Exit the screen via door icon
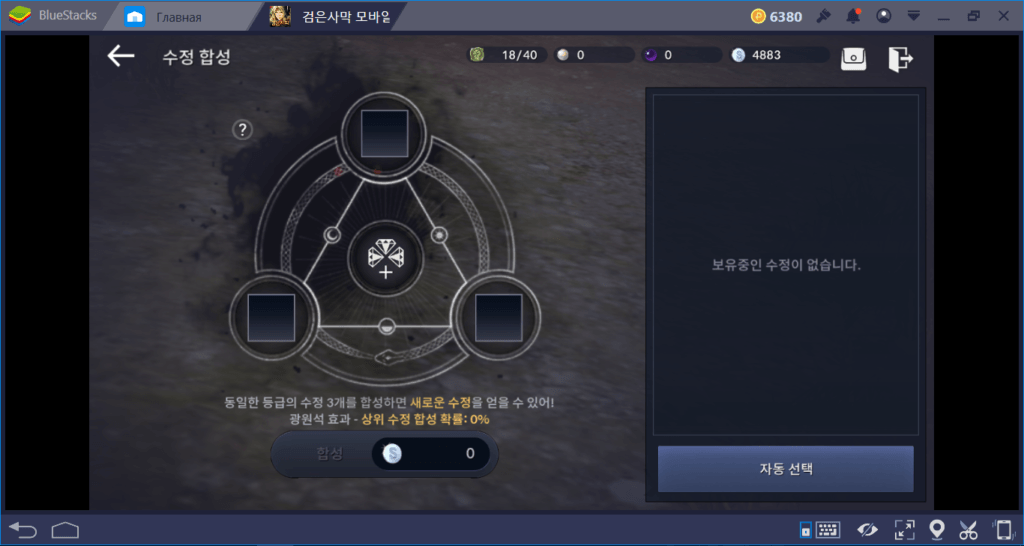Screen dimensions: 1024x546 pos(900,58)
